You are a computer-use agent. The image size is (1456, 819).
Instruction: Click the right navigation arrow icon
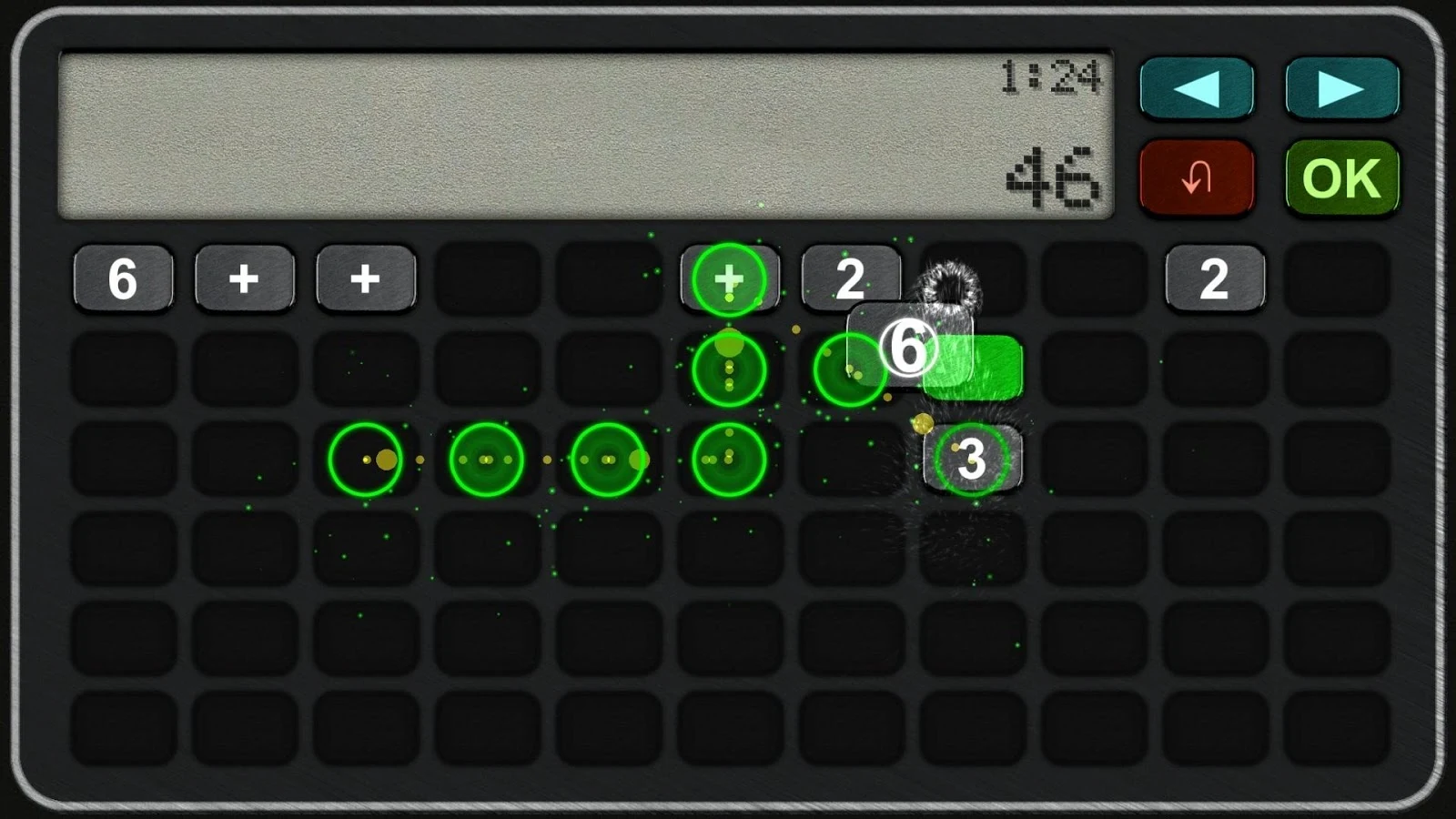(1340, 88)
